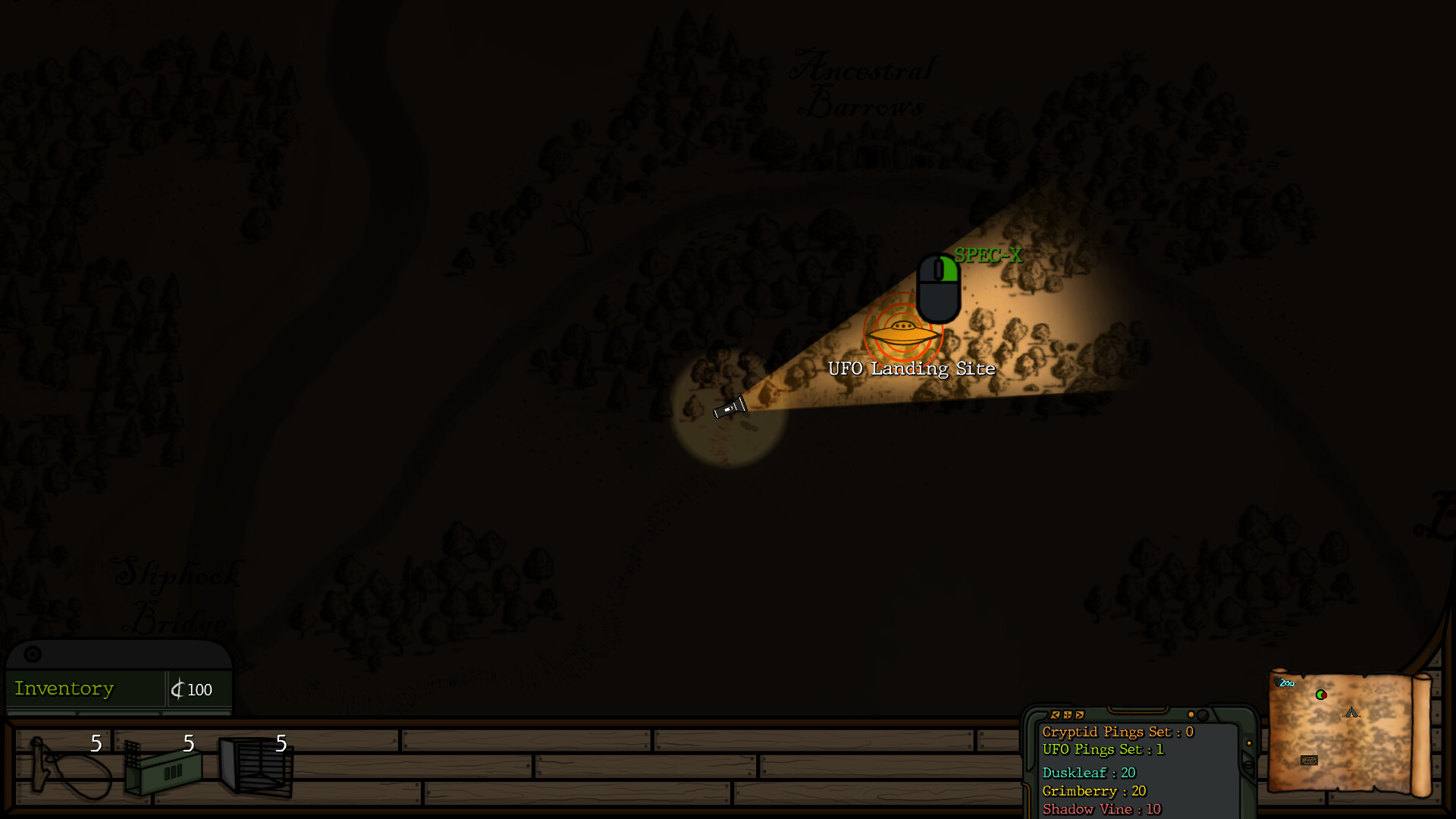
Task: Select the green box trap item
Action: 163,770
